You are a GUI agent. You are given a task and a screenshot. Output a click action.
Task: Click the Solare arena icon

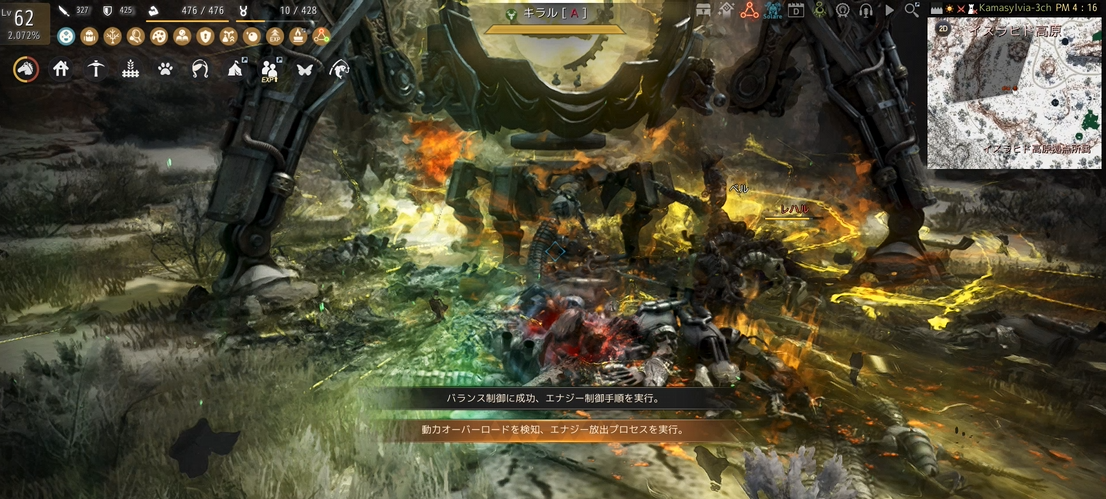(773, 11)
